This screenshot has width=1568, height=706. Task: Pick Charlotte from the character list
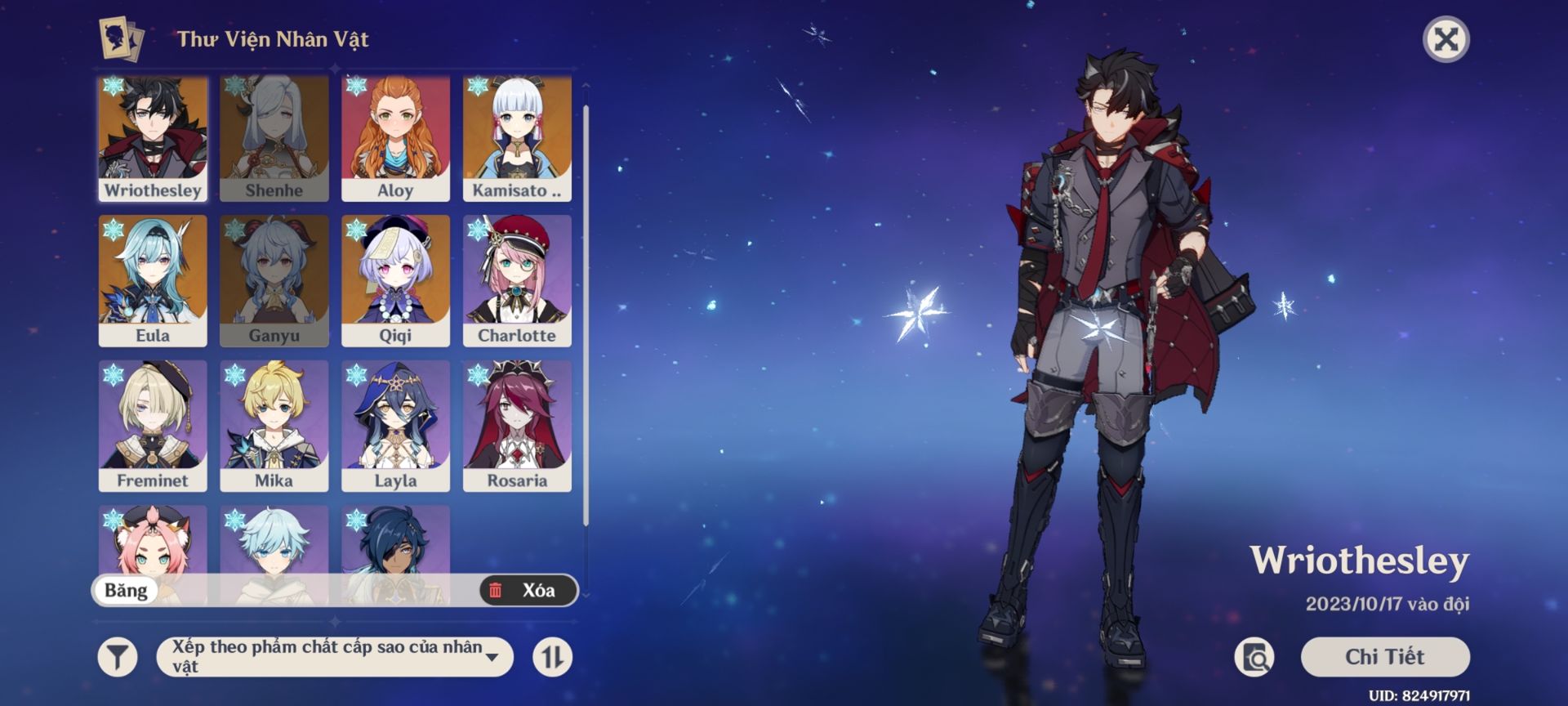pos(517,280)
